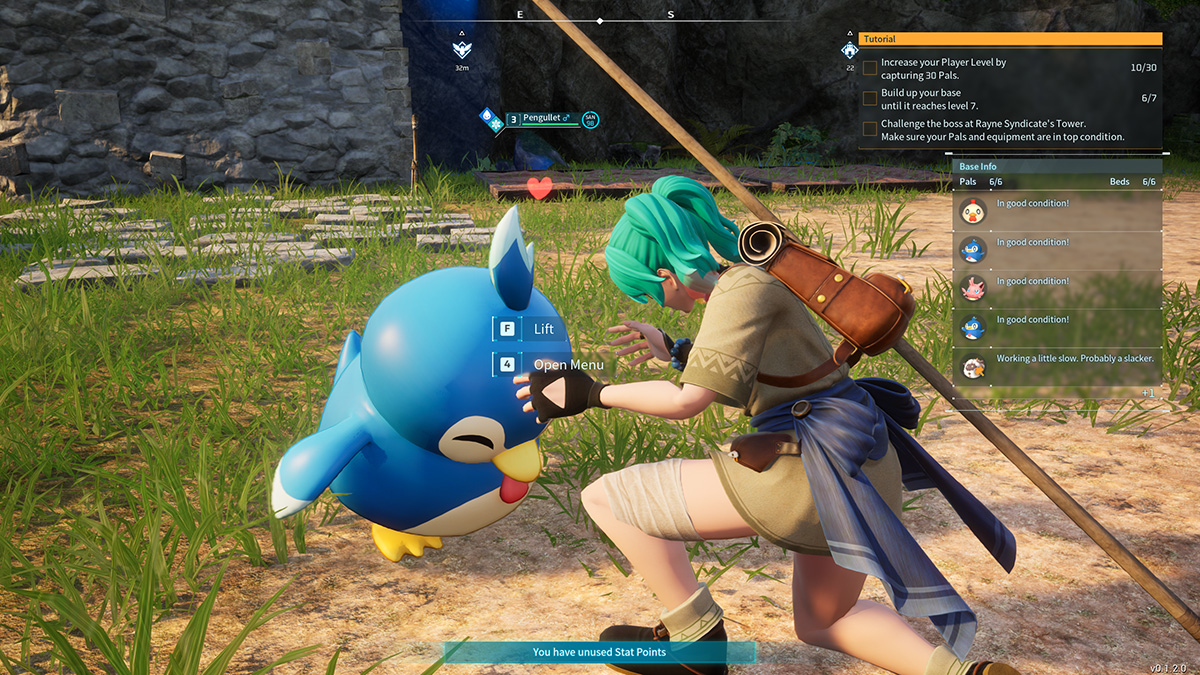Screen dimensions: 1200x675
Task: Show the +1 additional base pal entry
Action: pos(1147,393)
